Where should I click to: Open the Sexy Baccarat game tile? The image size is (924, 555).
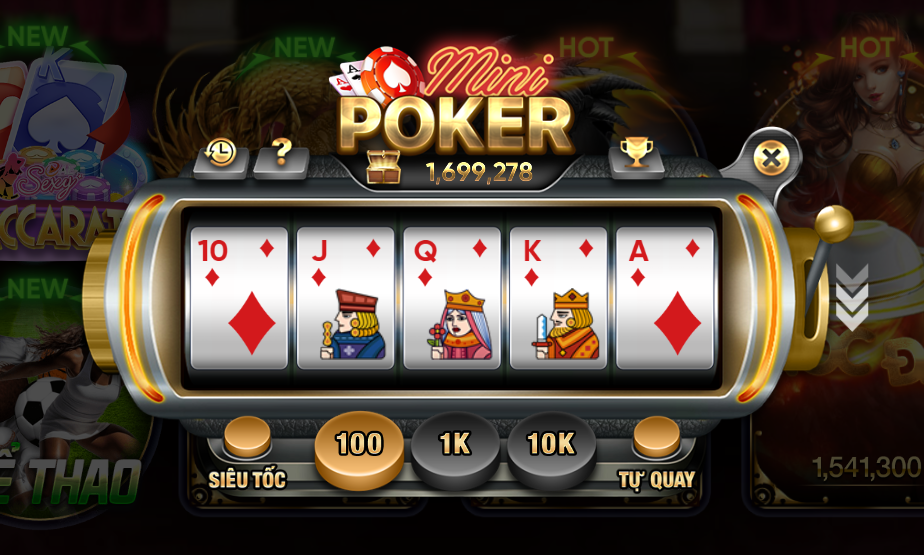(x=60, y=150)
